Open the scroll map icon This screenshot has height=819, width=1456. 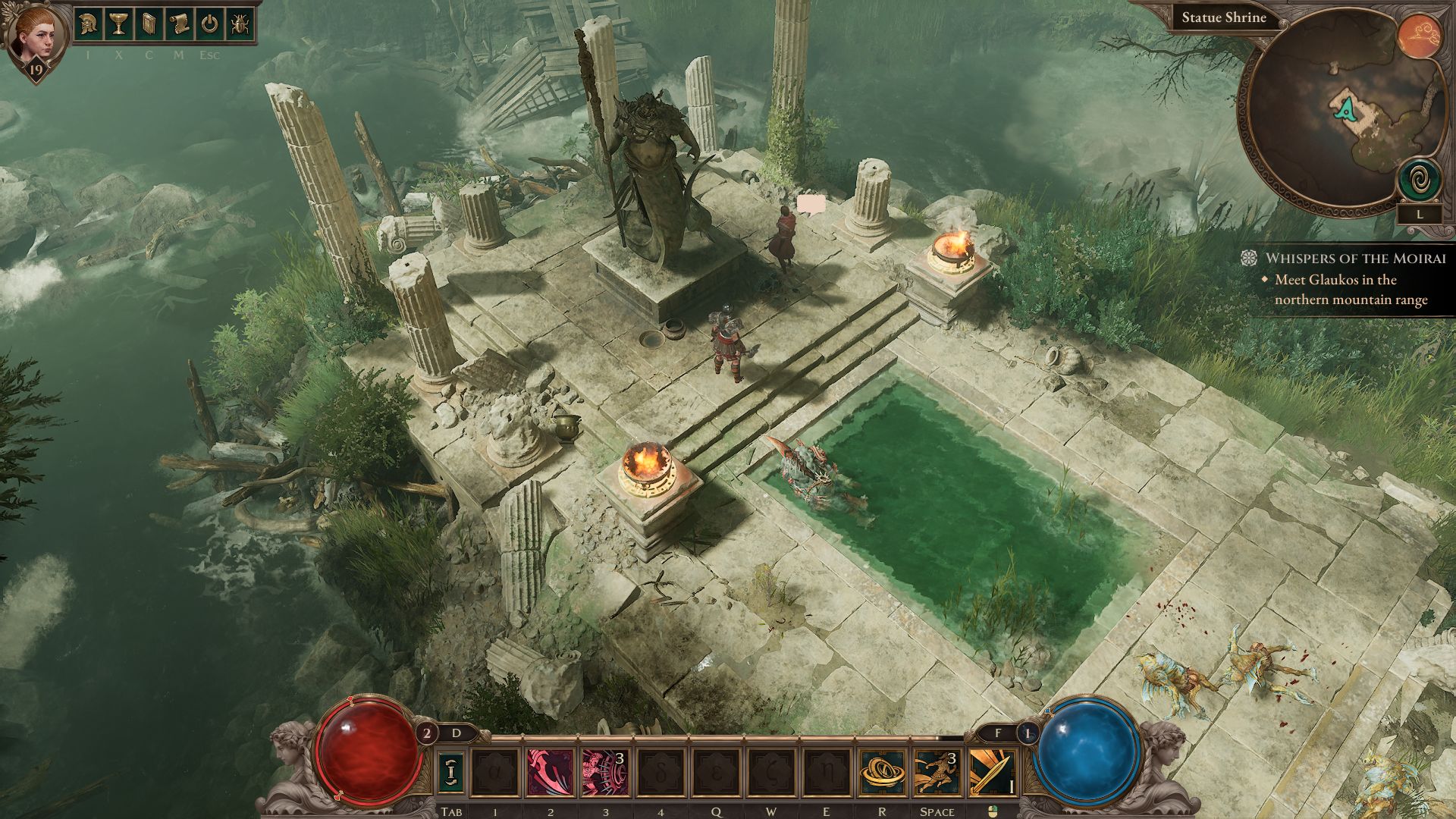[x=179, y=25]
